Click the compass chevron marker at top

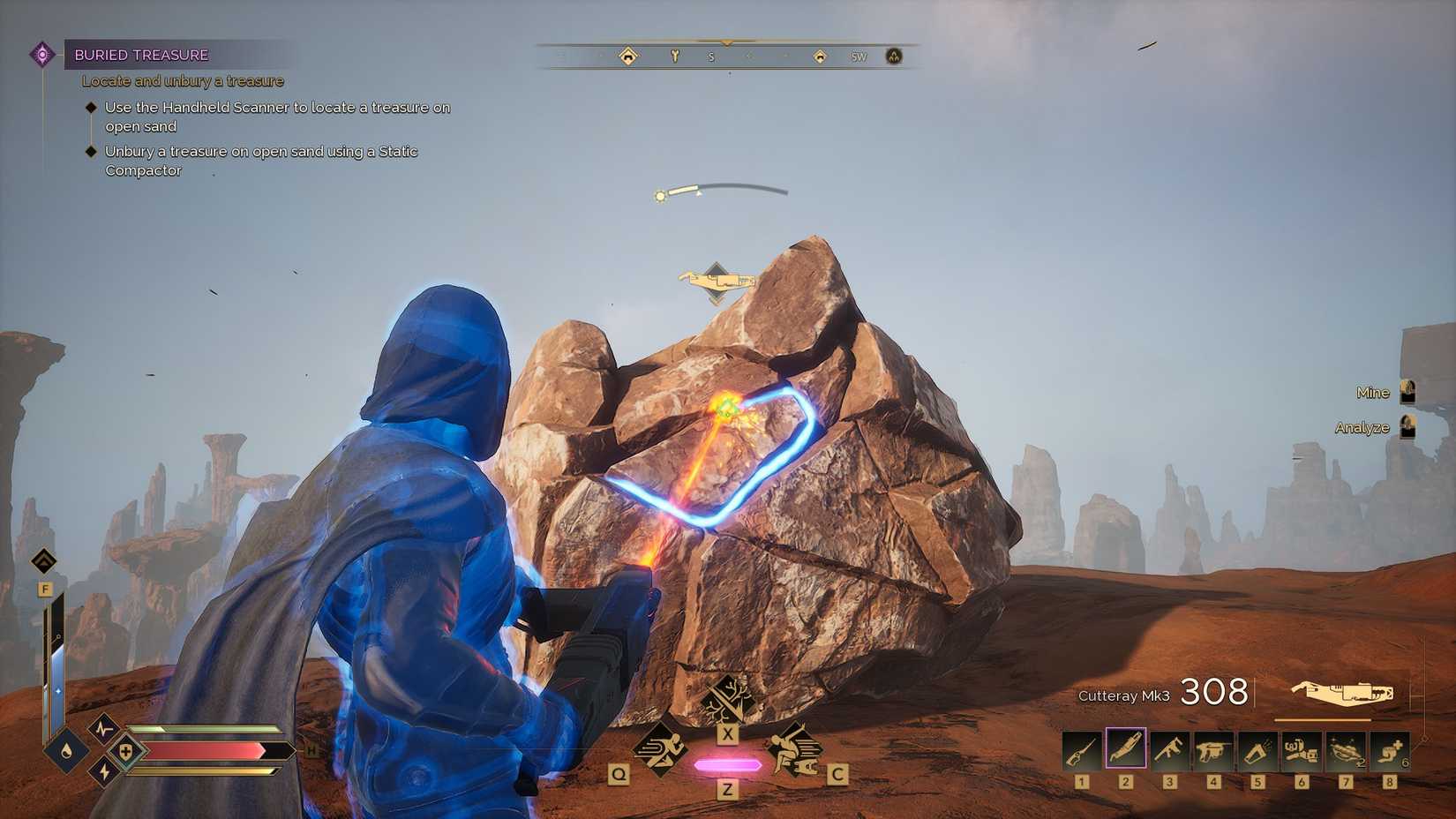(726, 41)
